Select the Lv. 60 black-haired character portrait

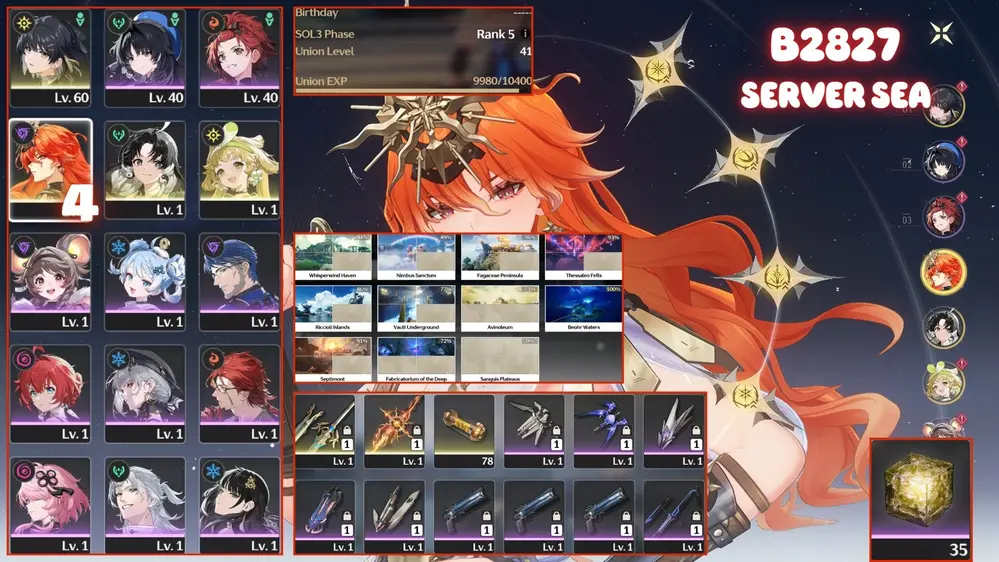tap(49, 58)
